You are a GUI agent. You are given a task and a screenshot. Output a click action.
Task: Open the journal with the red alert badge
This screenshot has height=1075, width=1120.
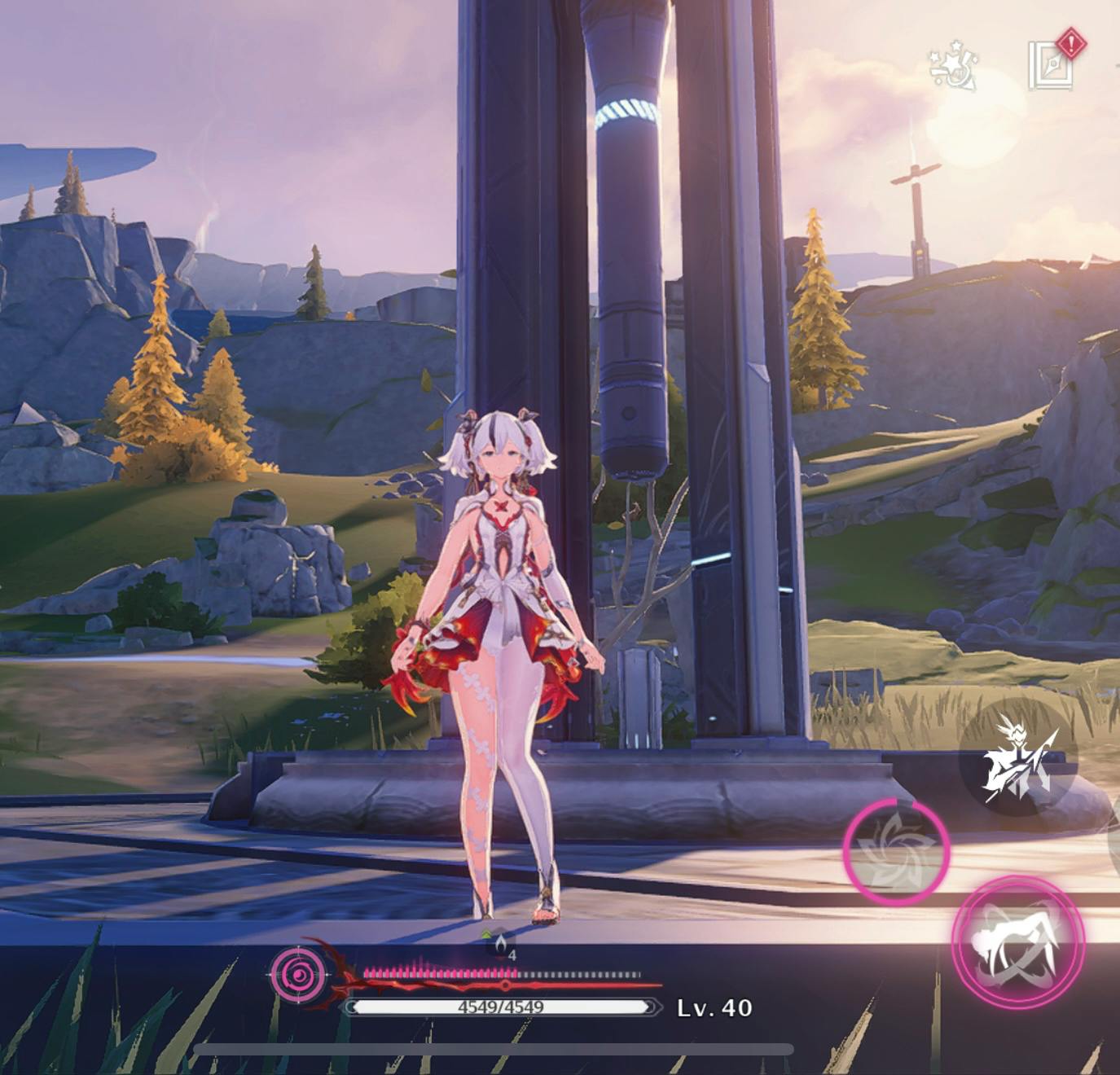[x=1052, y=64]
